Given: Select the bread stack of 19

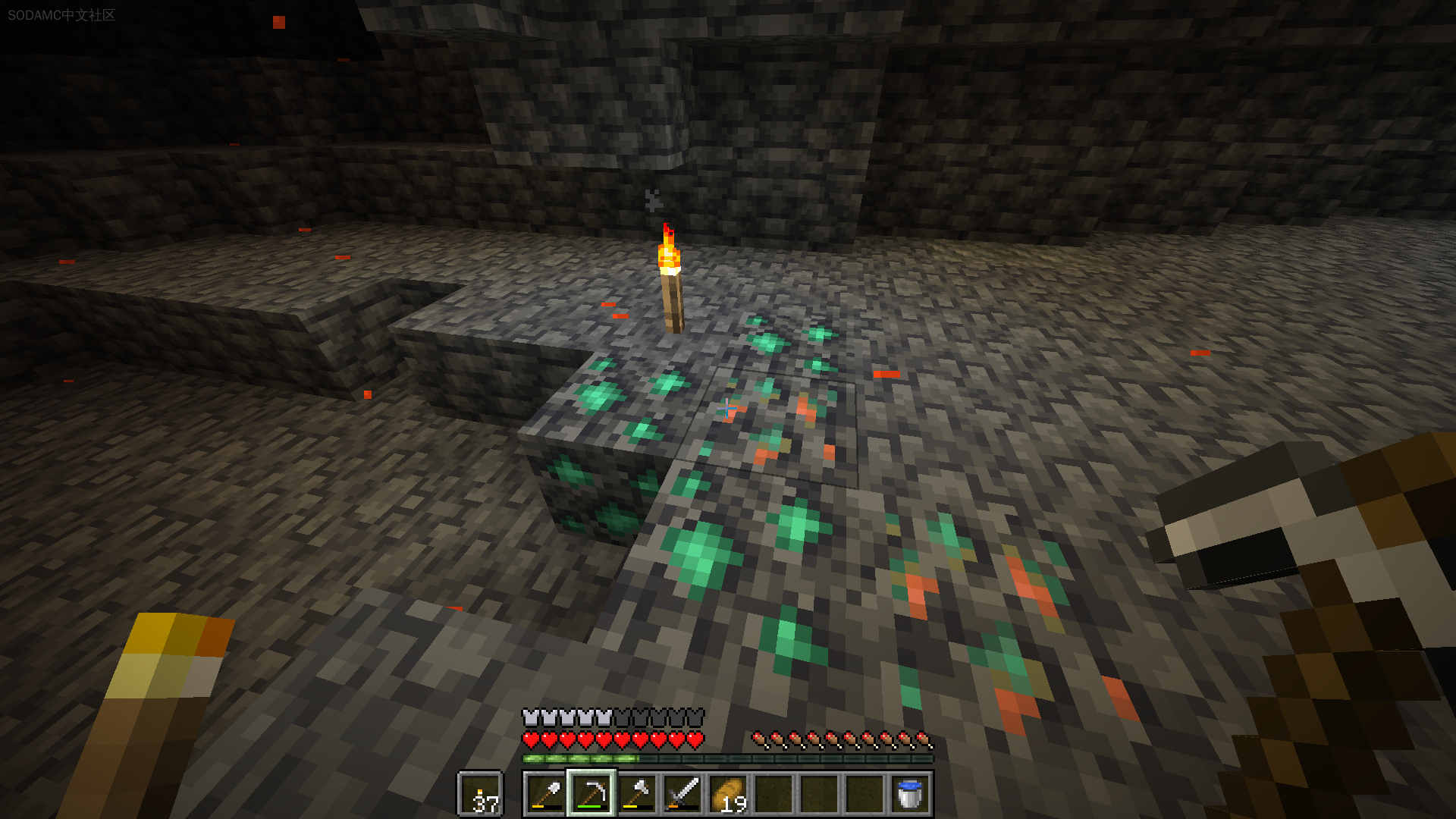Looking at the screenshot, I should point(728,794).
